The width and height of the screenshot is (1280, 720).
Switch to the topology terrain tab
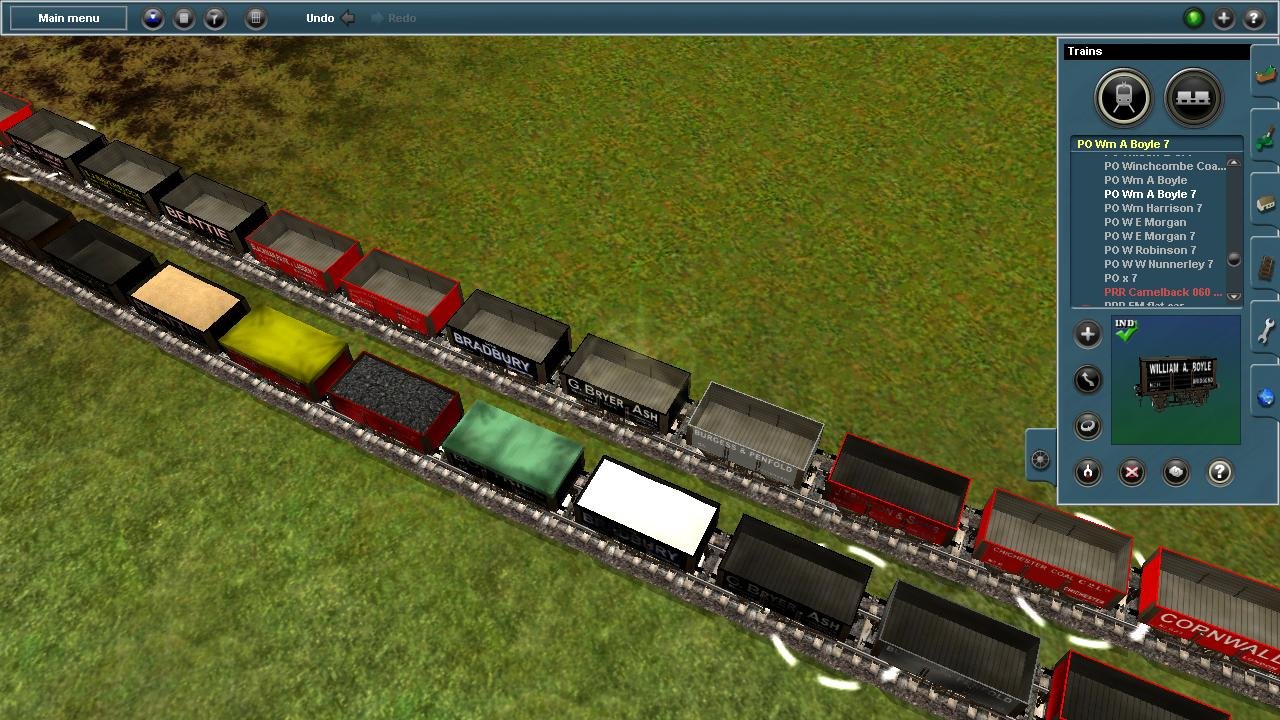(1265, 77)
